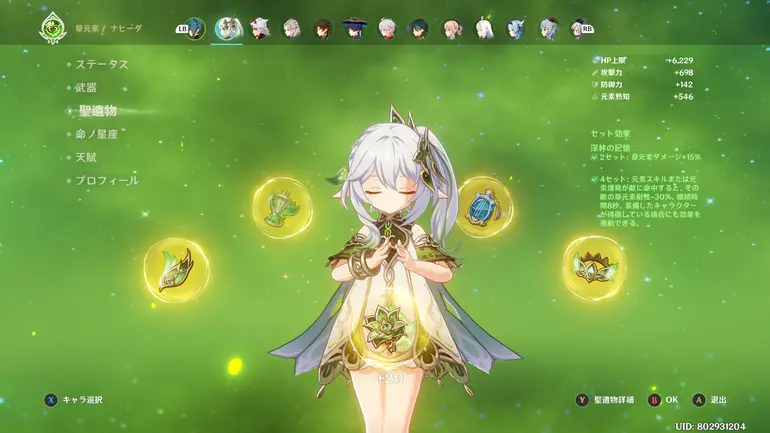Switch to the wide-brimmed hat character portrait
Image resolution: width=770 pixels, height=433 pixels.
click(355, 28)
